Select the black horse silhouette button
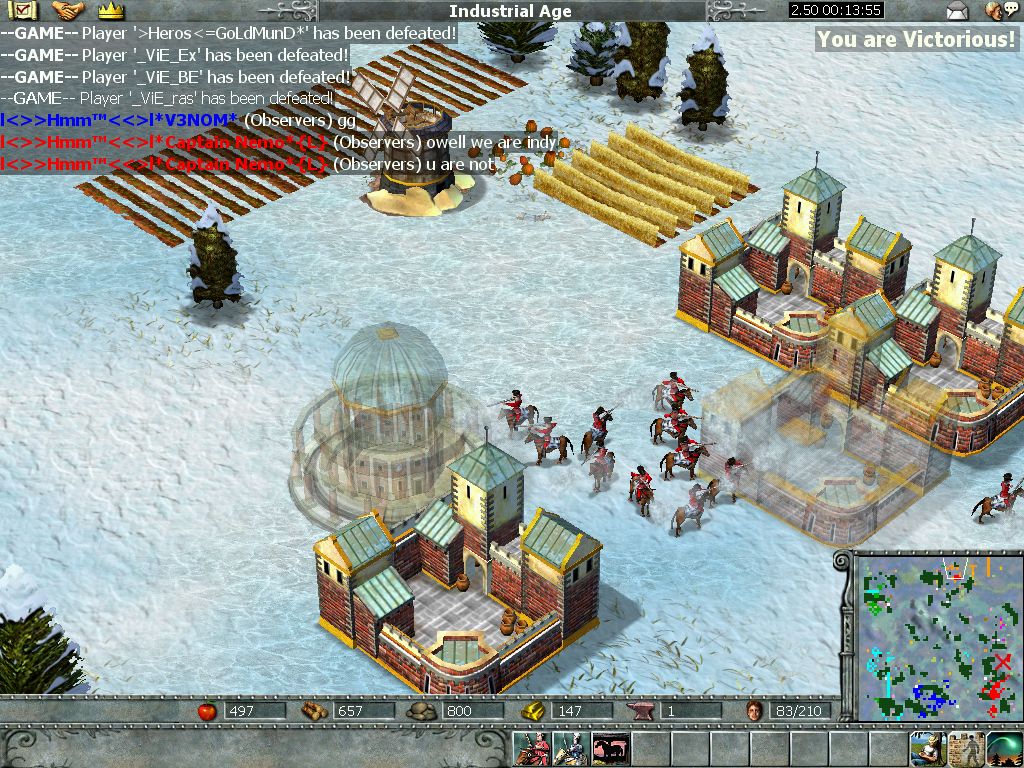Screen dimensions: 1024x768 pos(609,749)
